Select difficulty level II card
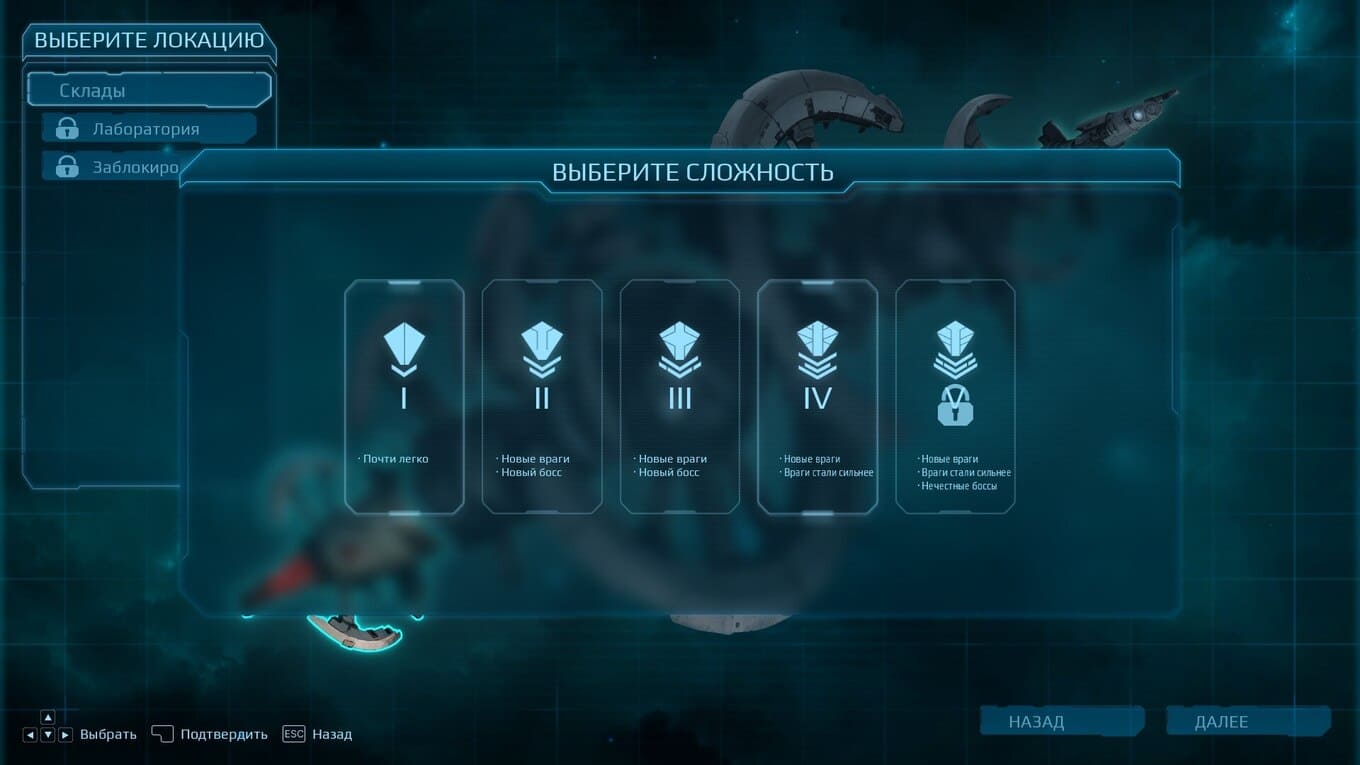 click(542, 397)
